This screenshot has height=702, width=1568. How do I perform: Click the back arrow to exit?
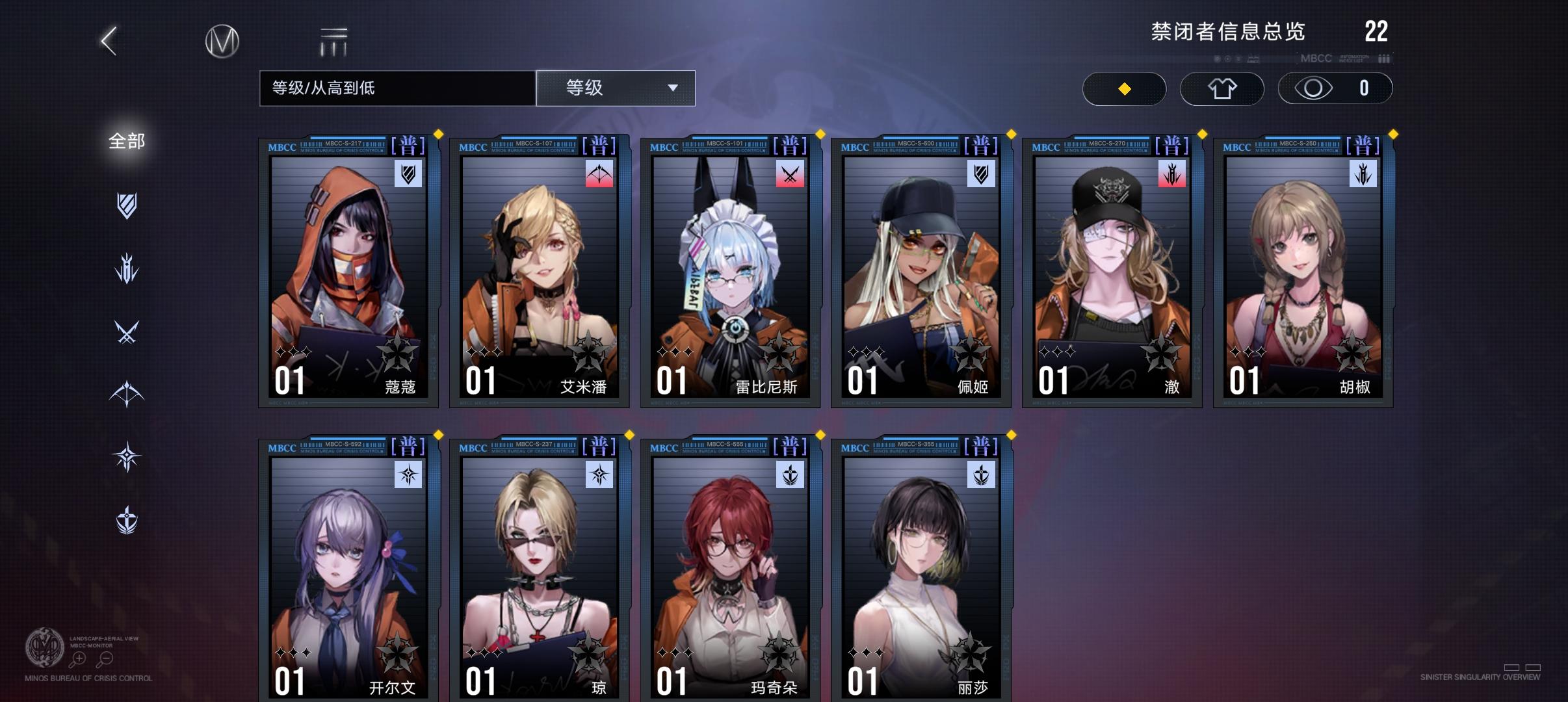(x=107, y=40)
